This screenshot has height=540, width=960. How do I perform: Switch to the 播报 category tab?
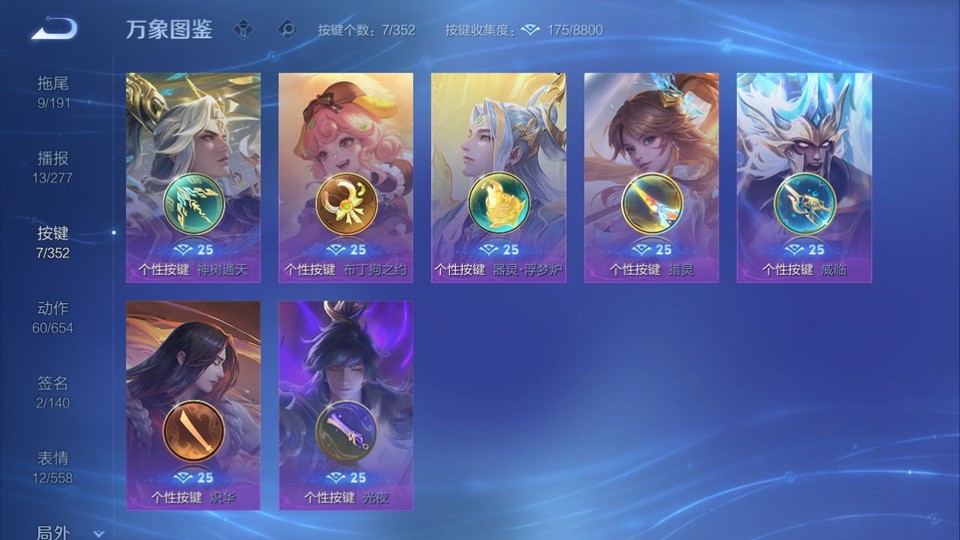click(x=53, y=166)
